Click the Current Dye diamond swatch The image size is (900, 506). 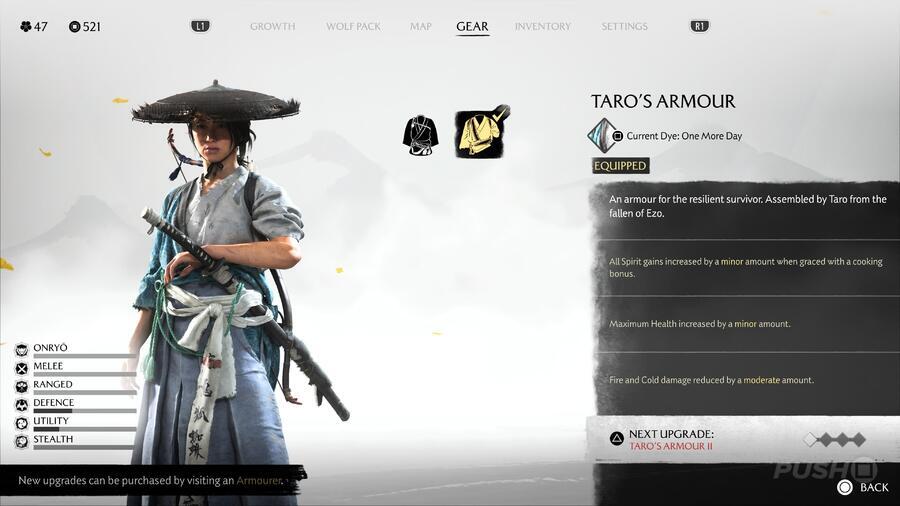pyautogui.click(x=602, y=135)
